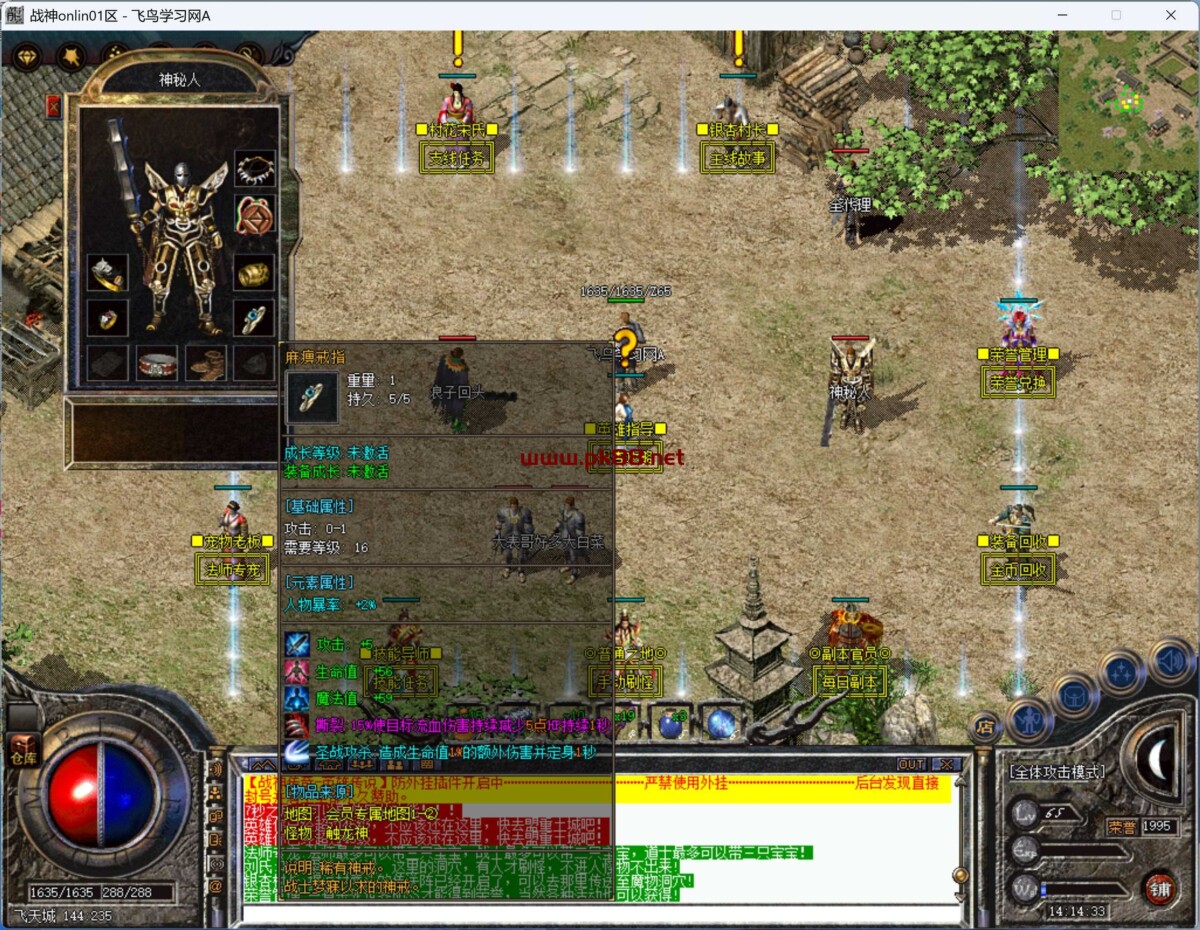The image size is (1200, 930).
Task: Close the chat window with X
Action: coord(945,764)
